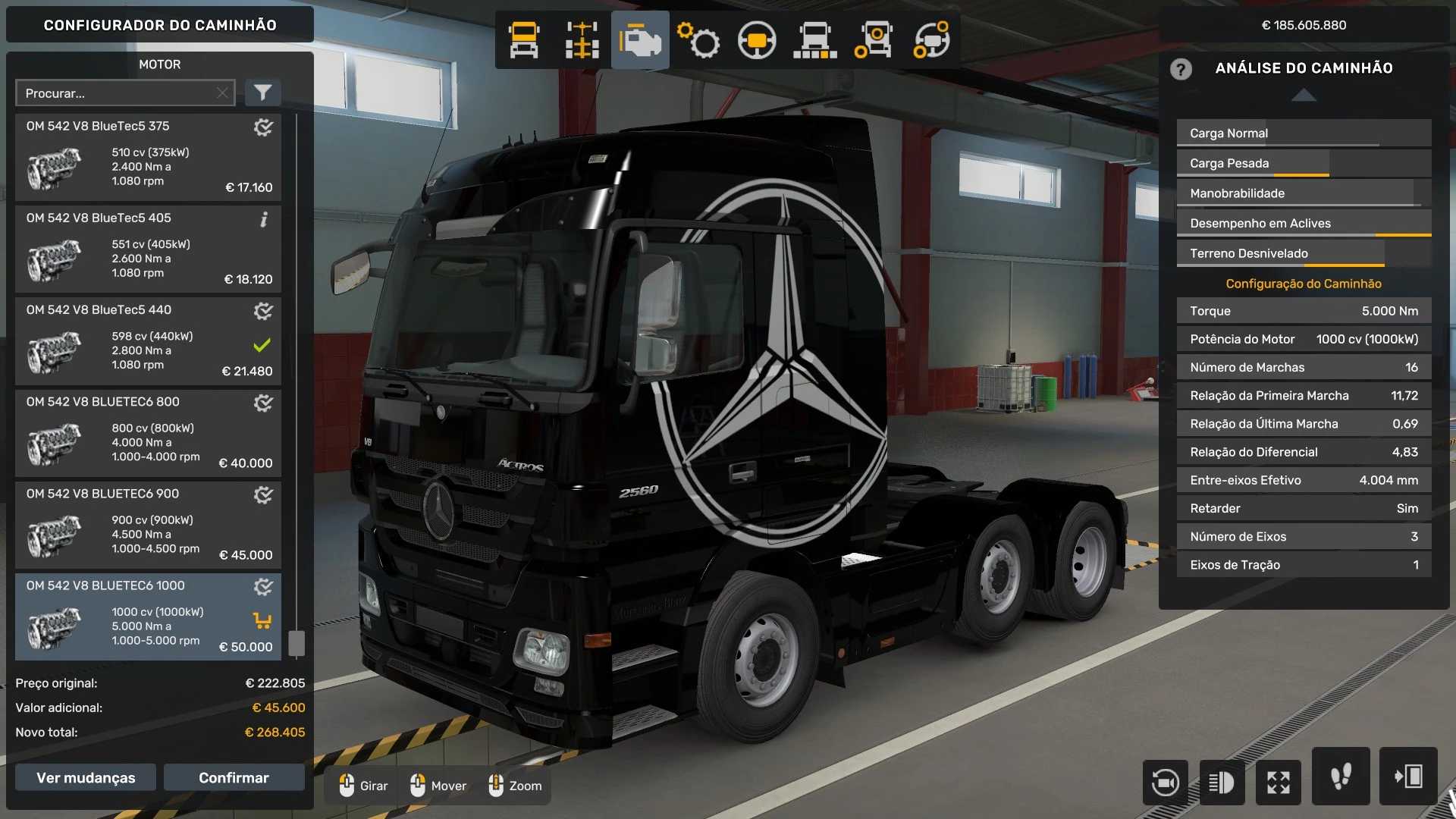Open the engine list filter

click(262, 93)
